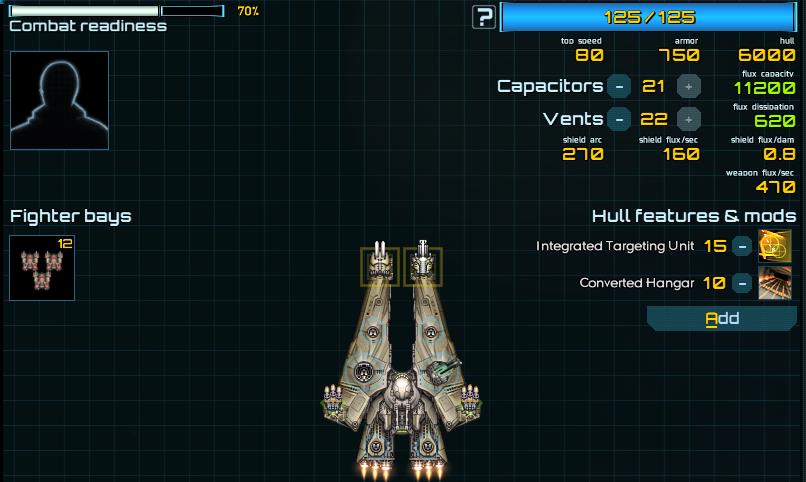Decrease Vents with the minus button

pyautogui.click(x=619, y=119)
